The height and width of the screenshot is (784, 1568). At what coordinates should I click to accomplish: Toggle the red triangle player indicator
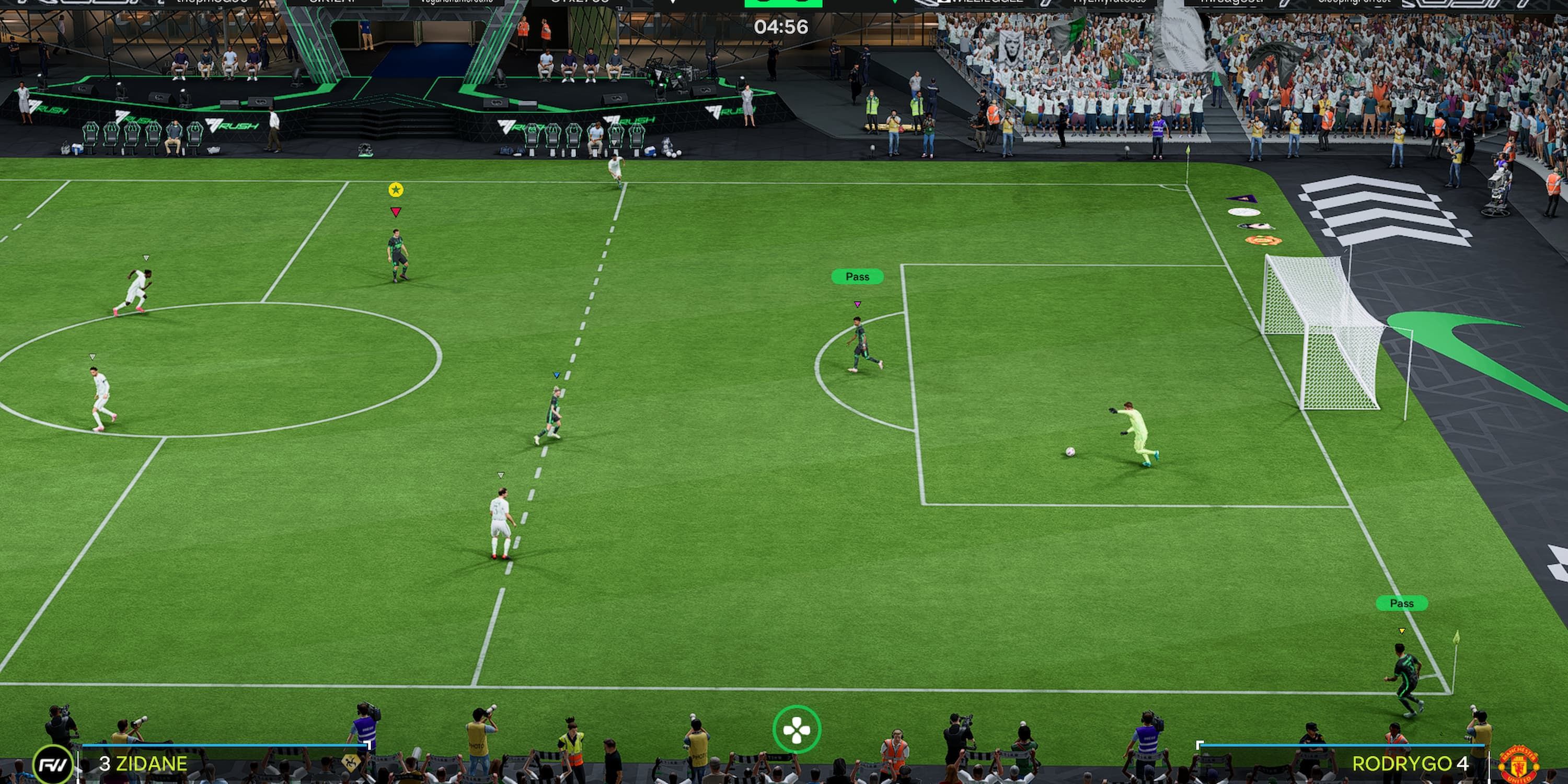coord(397,213)
